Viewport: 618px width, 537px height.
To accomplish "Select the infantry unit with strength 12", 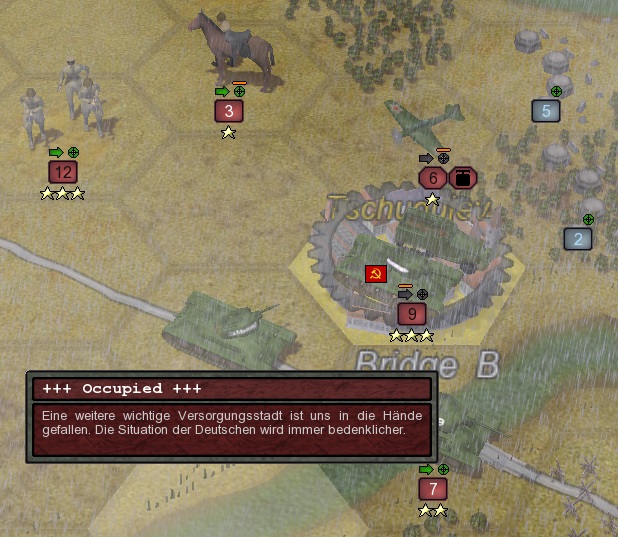I will point(63,172).
